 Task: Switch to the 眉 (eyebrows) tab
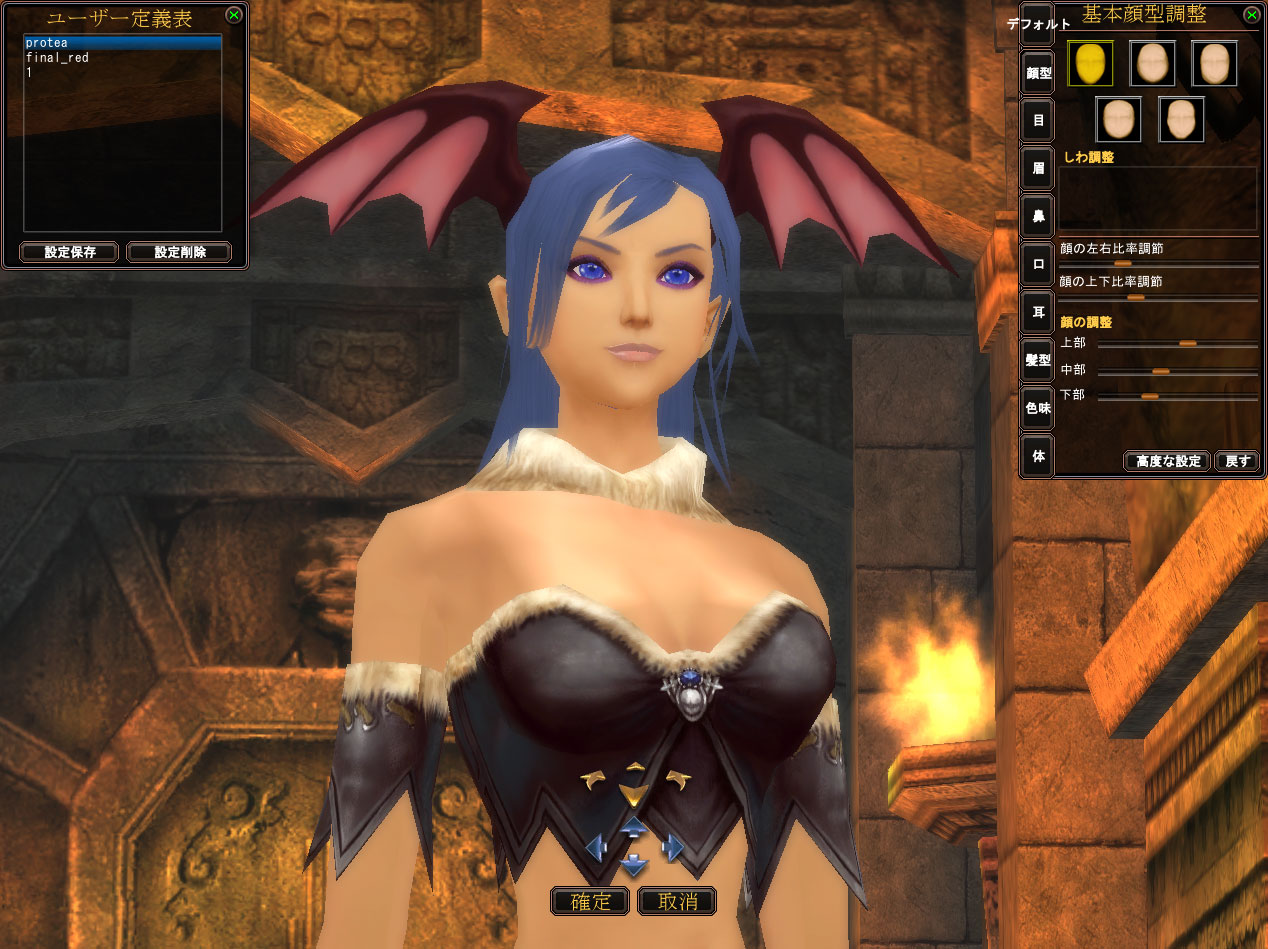click(1038, 169)
